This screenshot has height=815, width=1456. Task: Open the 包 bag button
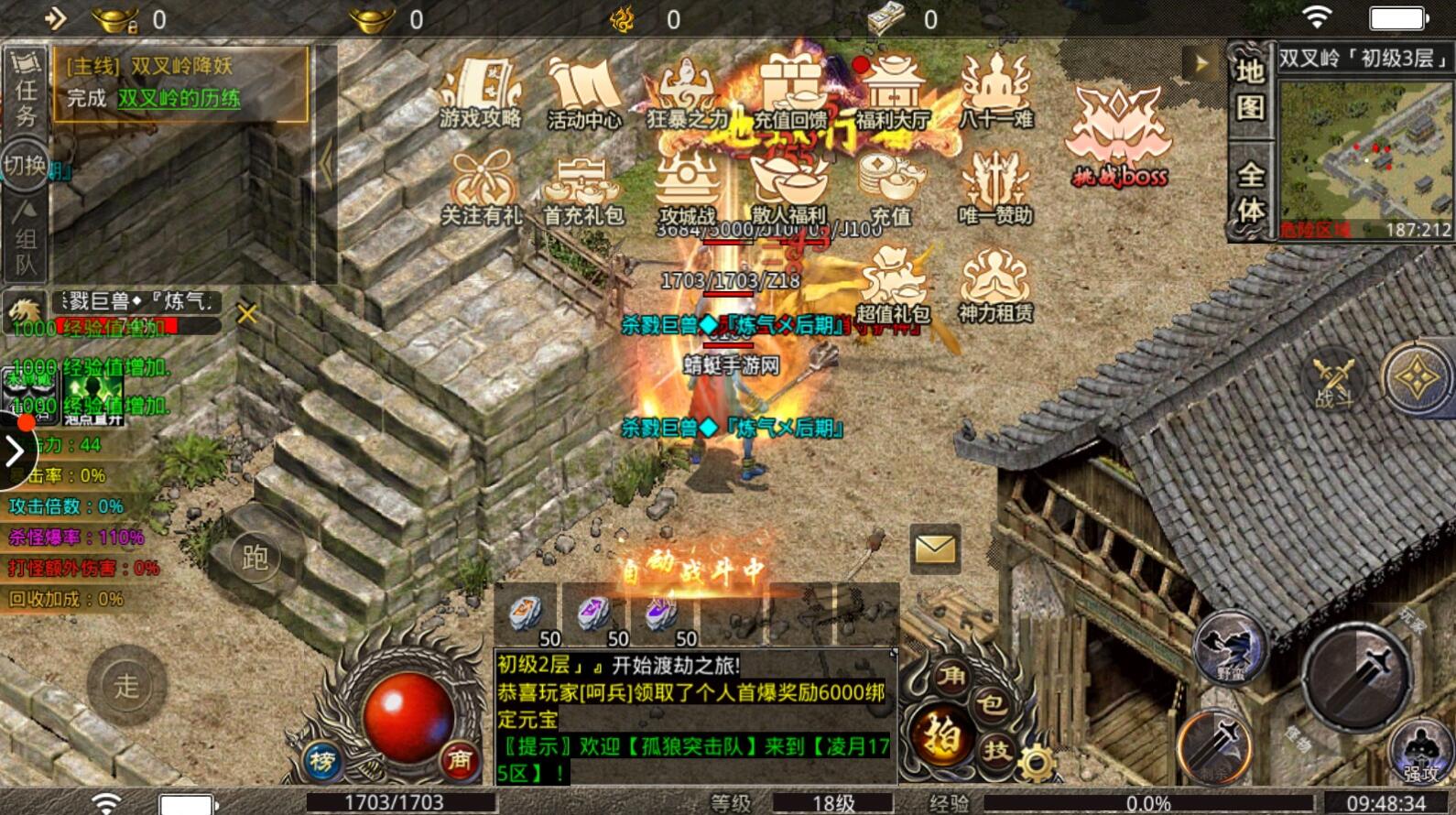tap(991, 704)
